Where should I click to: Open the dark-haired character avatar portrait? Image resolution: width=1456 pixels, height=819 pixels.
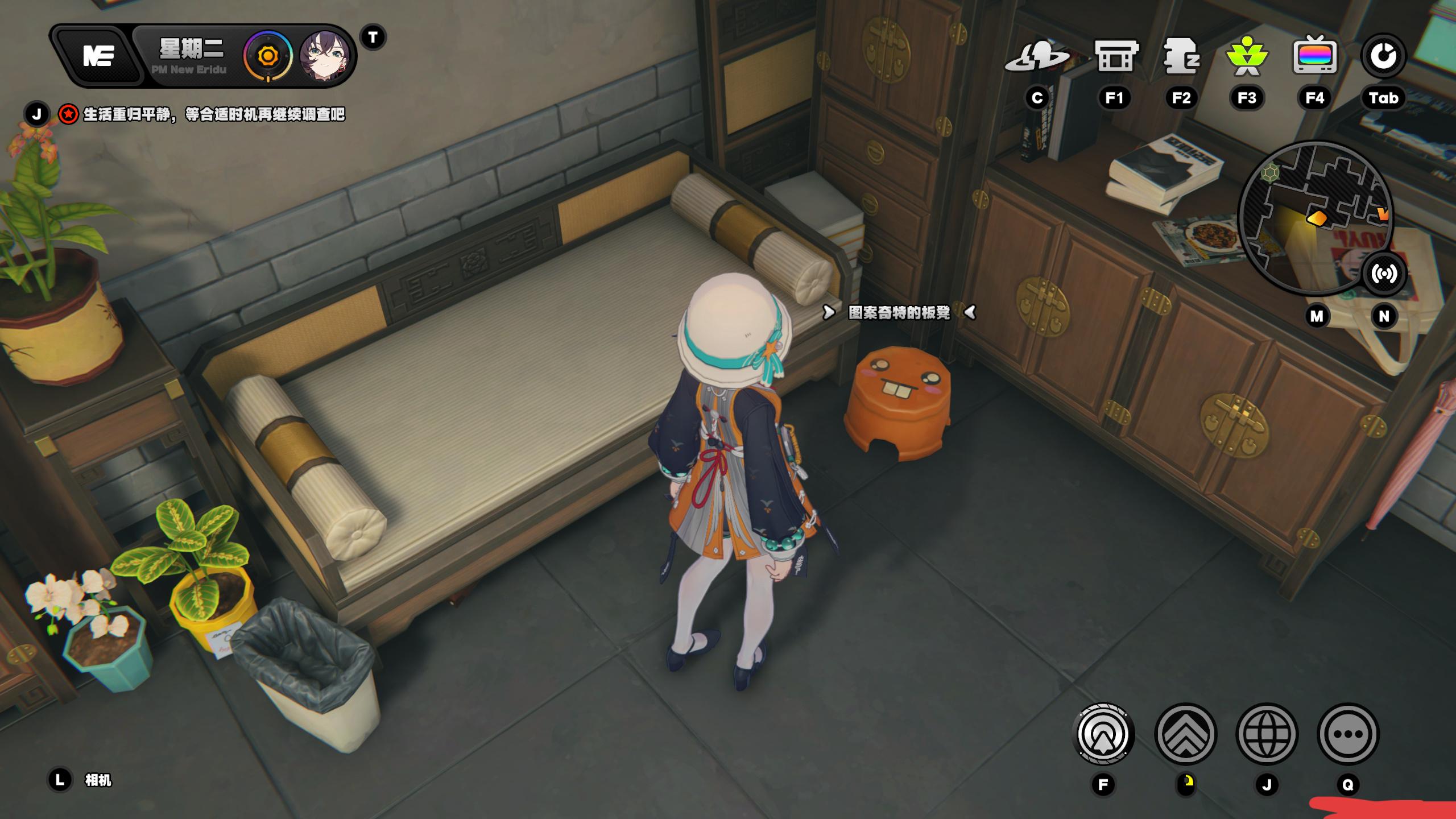click(324, 56)
